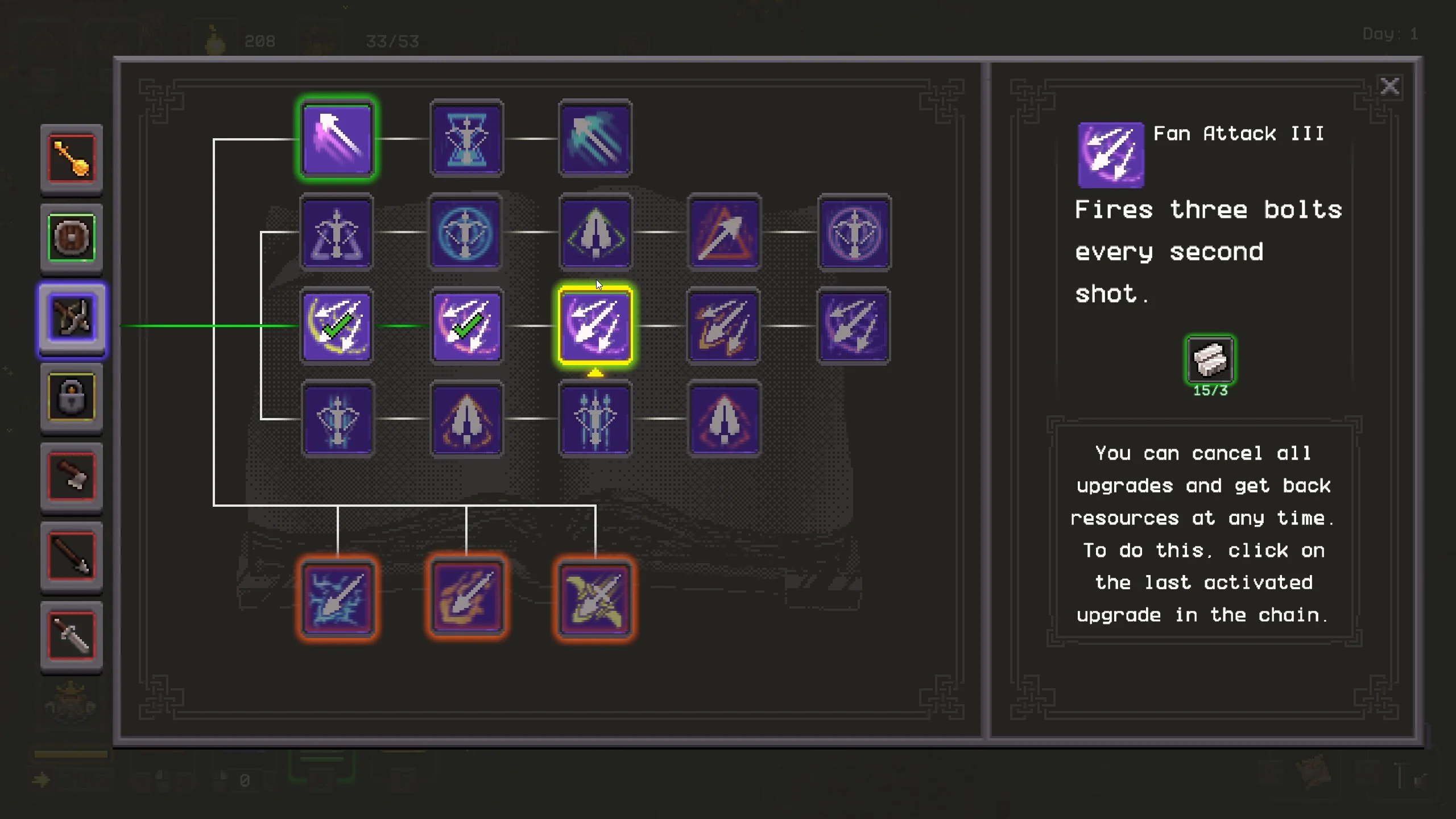Click the locked padlock weapon slot

click(x=71, y=398)
